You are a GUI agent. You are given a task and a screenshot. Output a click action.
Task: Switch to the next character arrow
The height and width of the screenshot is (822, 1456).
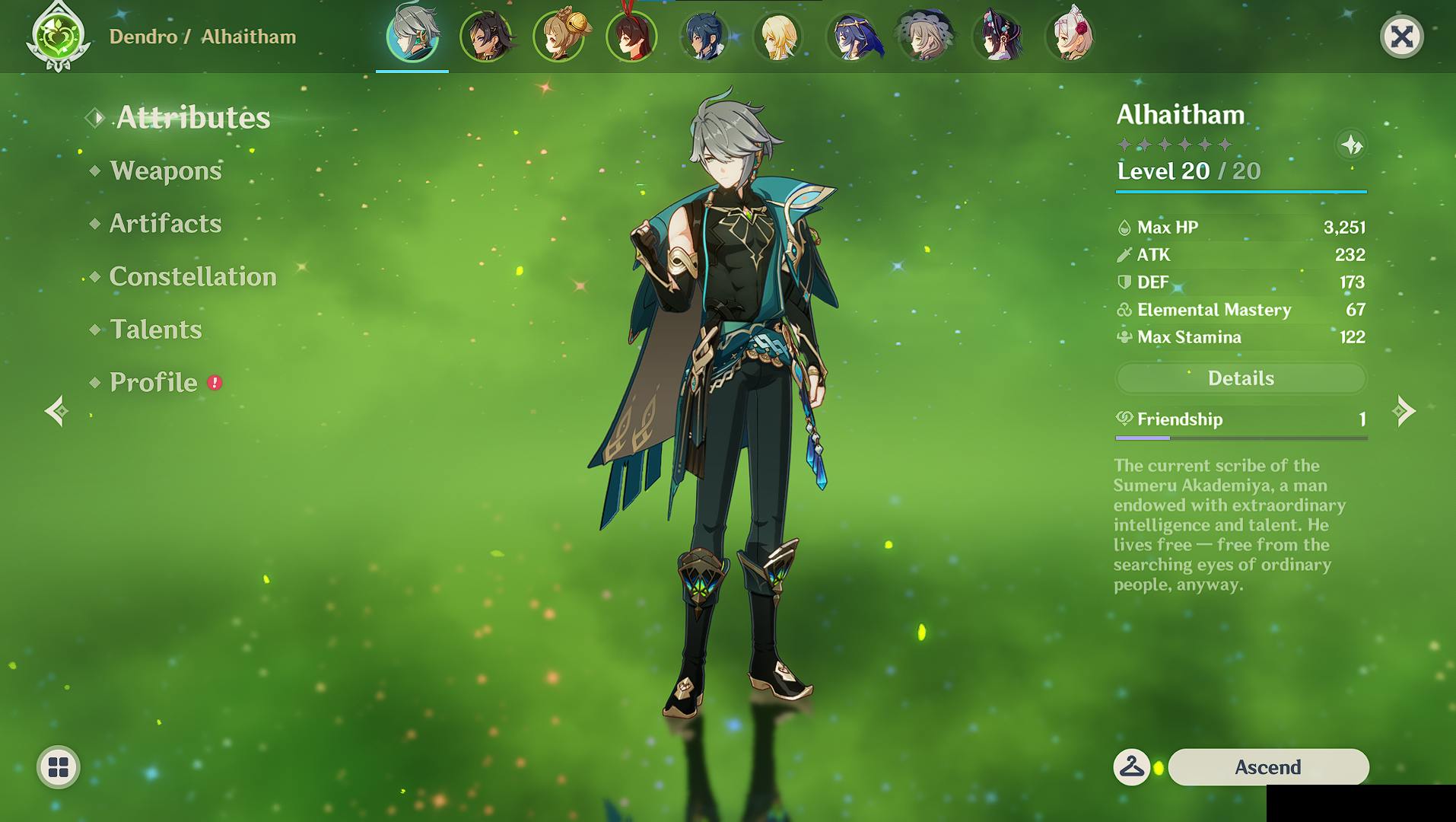click(x=1404, y=412)
